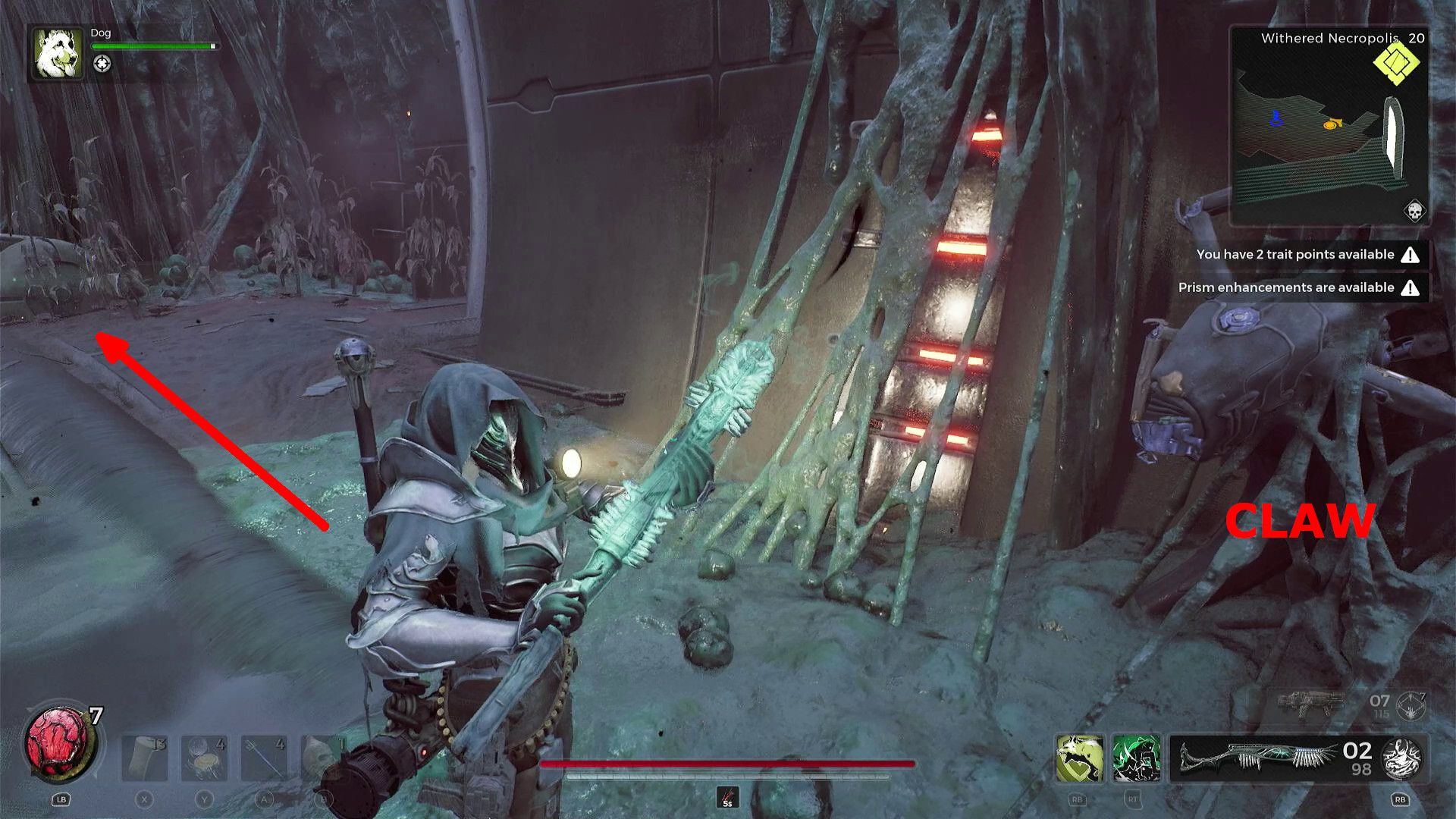Click the aim reticle icon under the Dog portrait
Viewport: 1456px width, 819px height.
pos(101,65)
